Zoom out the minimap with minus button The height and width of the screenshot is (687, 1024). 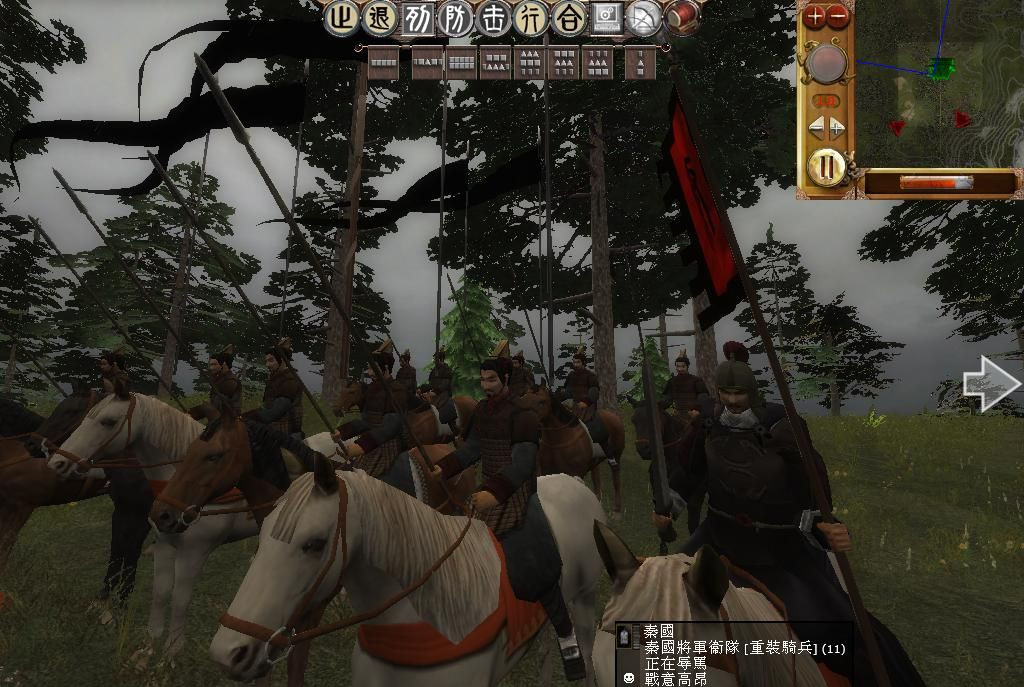click(x=838, y=16)
